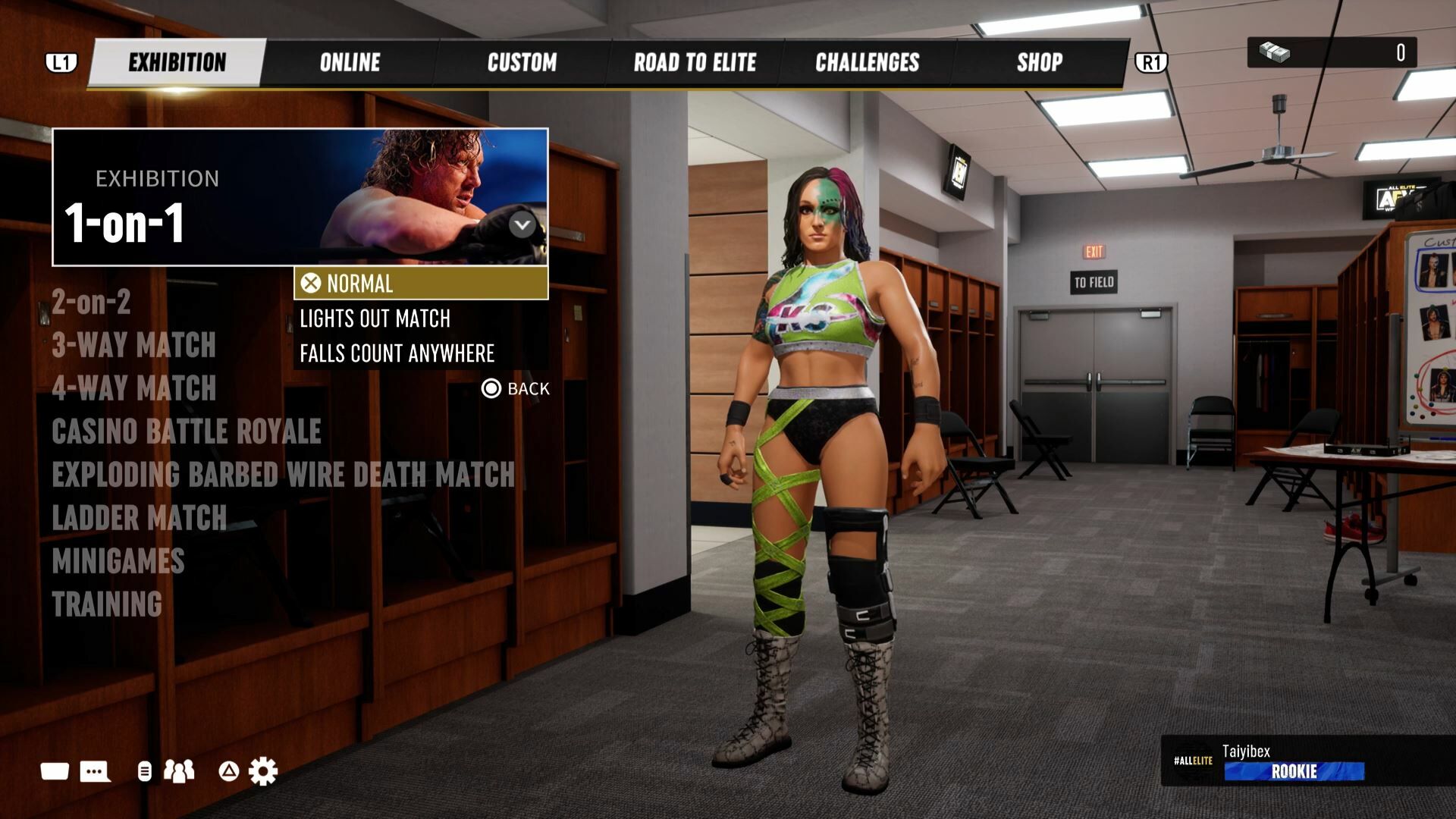1456x819 pixels.
Task: Choose Exploding Barbed Wire Death Match
Action: pos(283,475)
